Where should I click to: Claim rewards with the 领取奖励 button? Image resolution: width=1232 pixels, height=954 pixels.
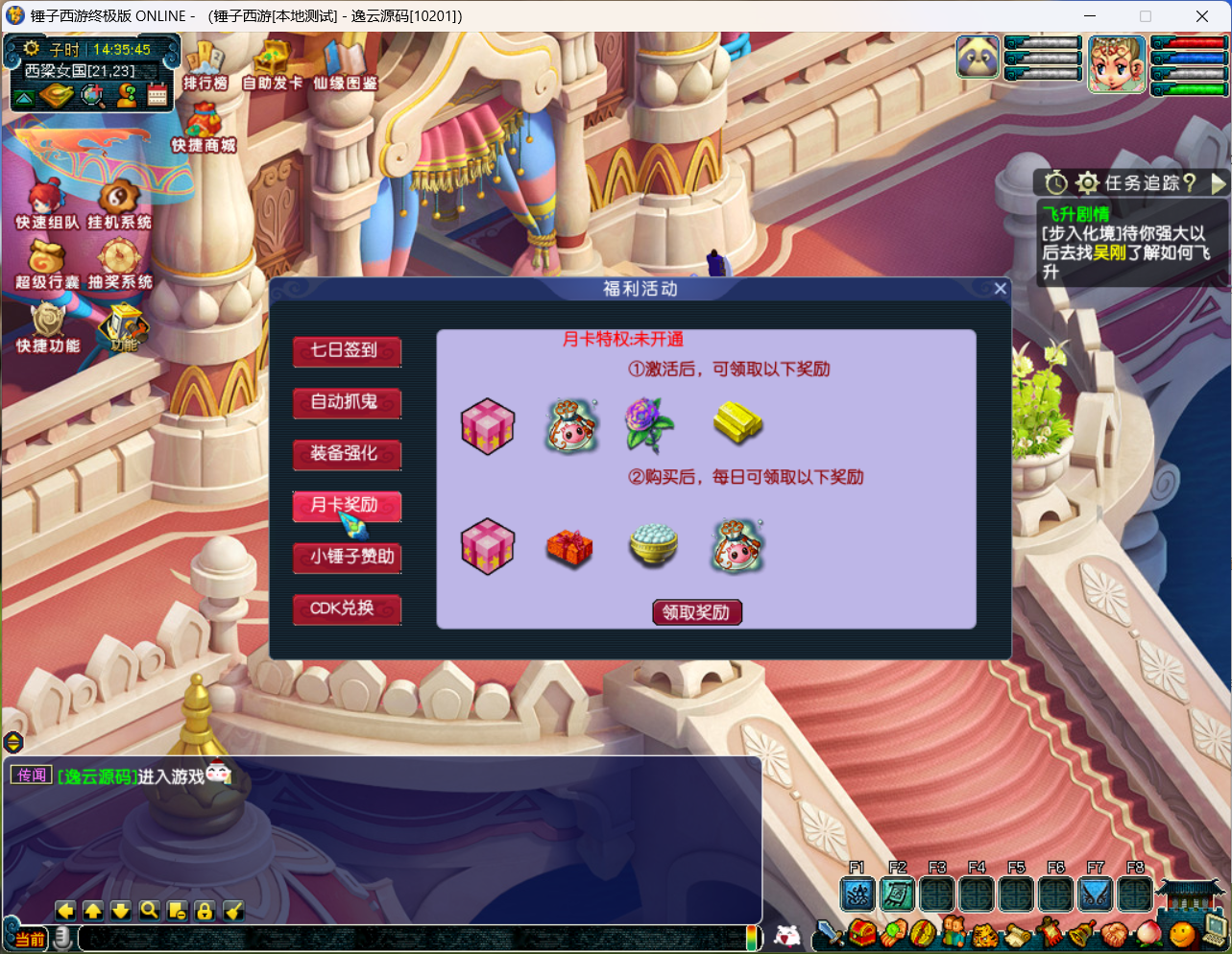(x=696, y=612)
